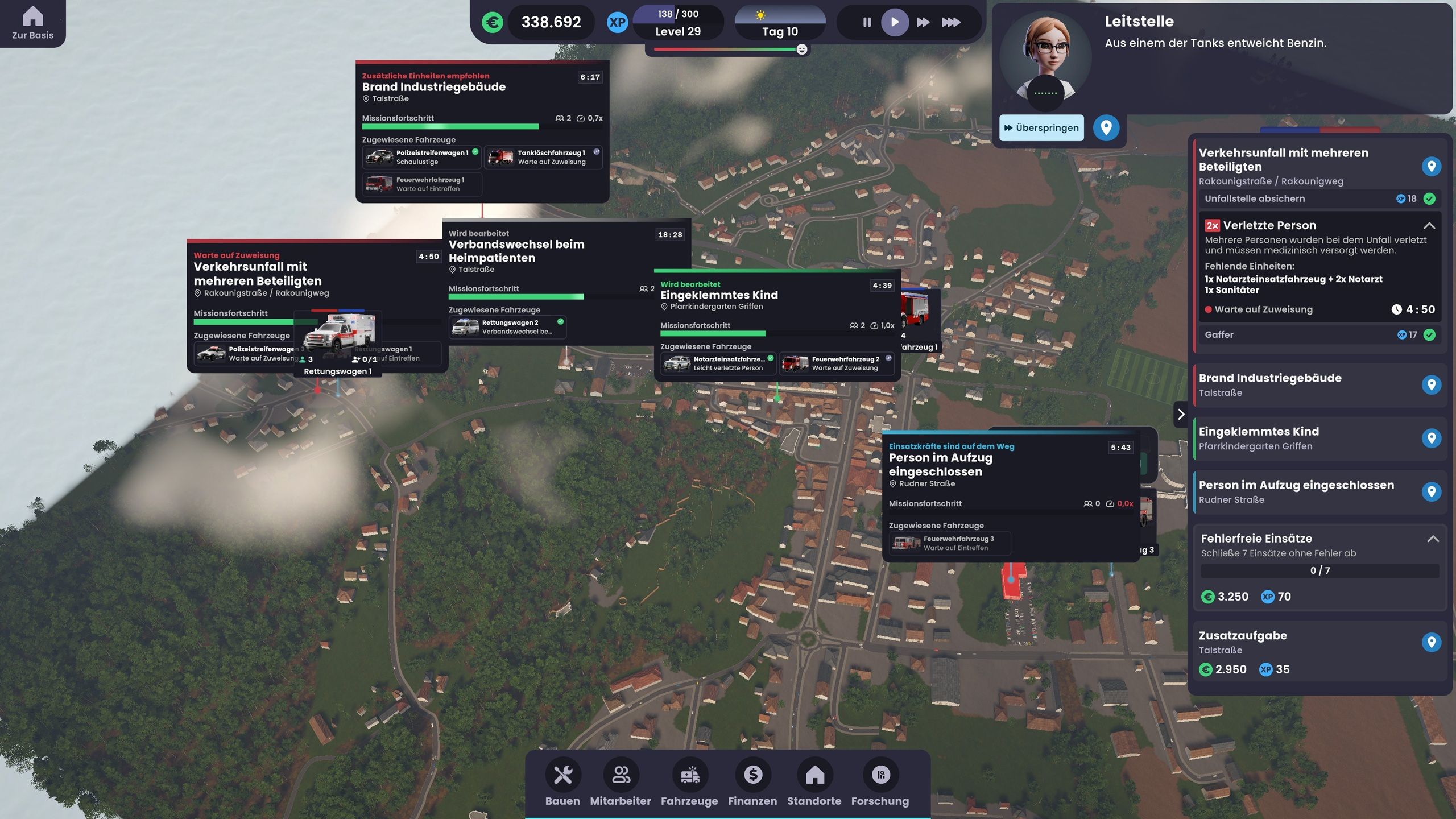Collapse the Verletzte Person task details

1429,226
